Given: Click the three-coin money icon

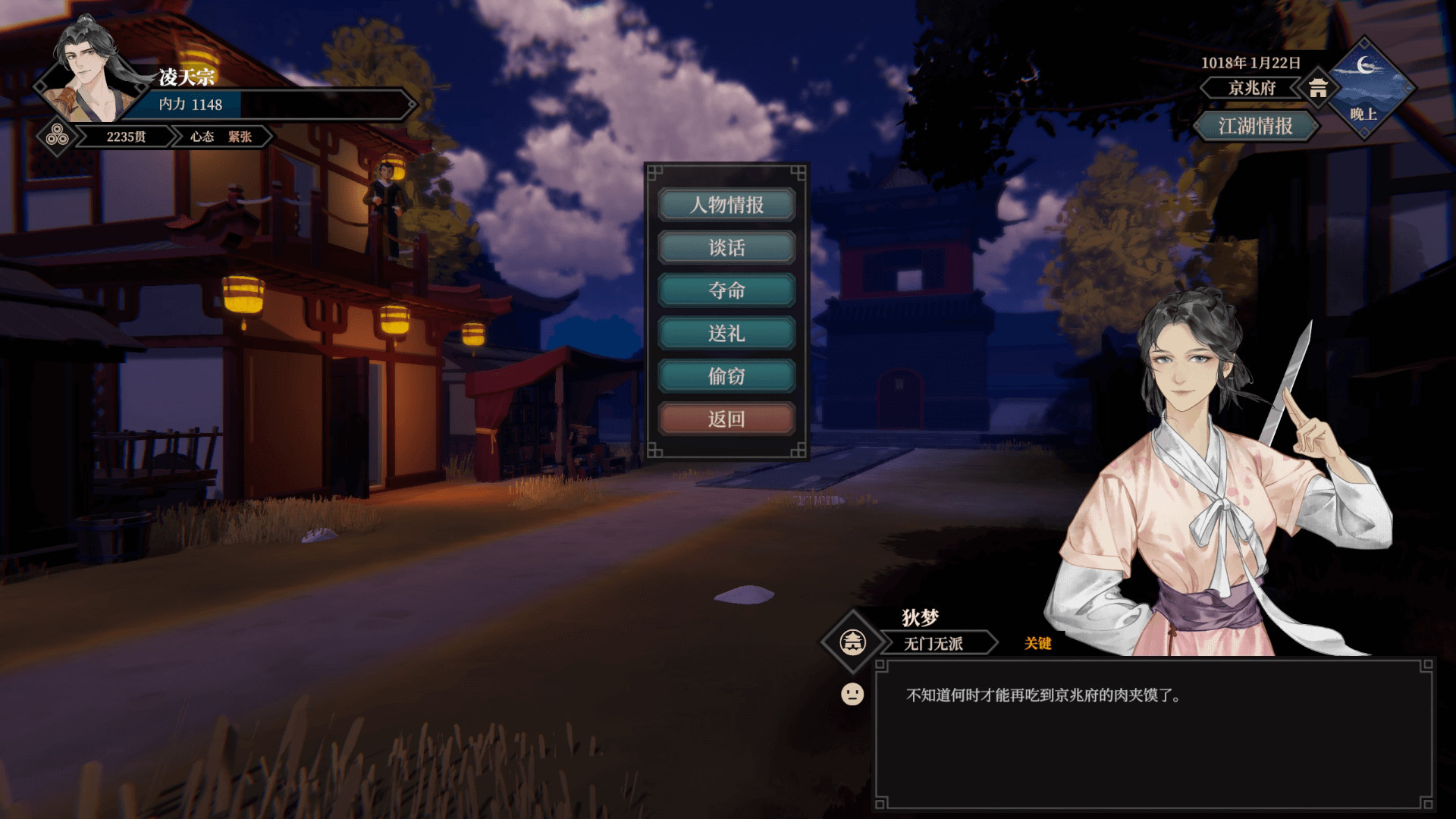Looking at the screenshot, I should [x=58, y=136].
